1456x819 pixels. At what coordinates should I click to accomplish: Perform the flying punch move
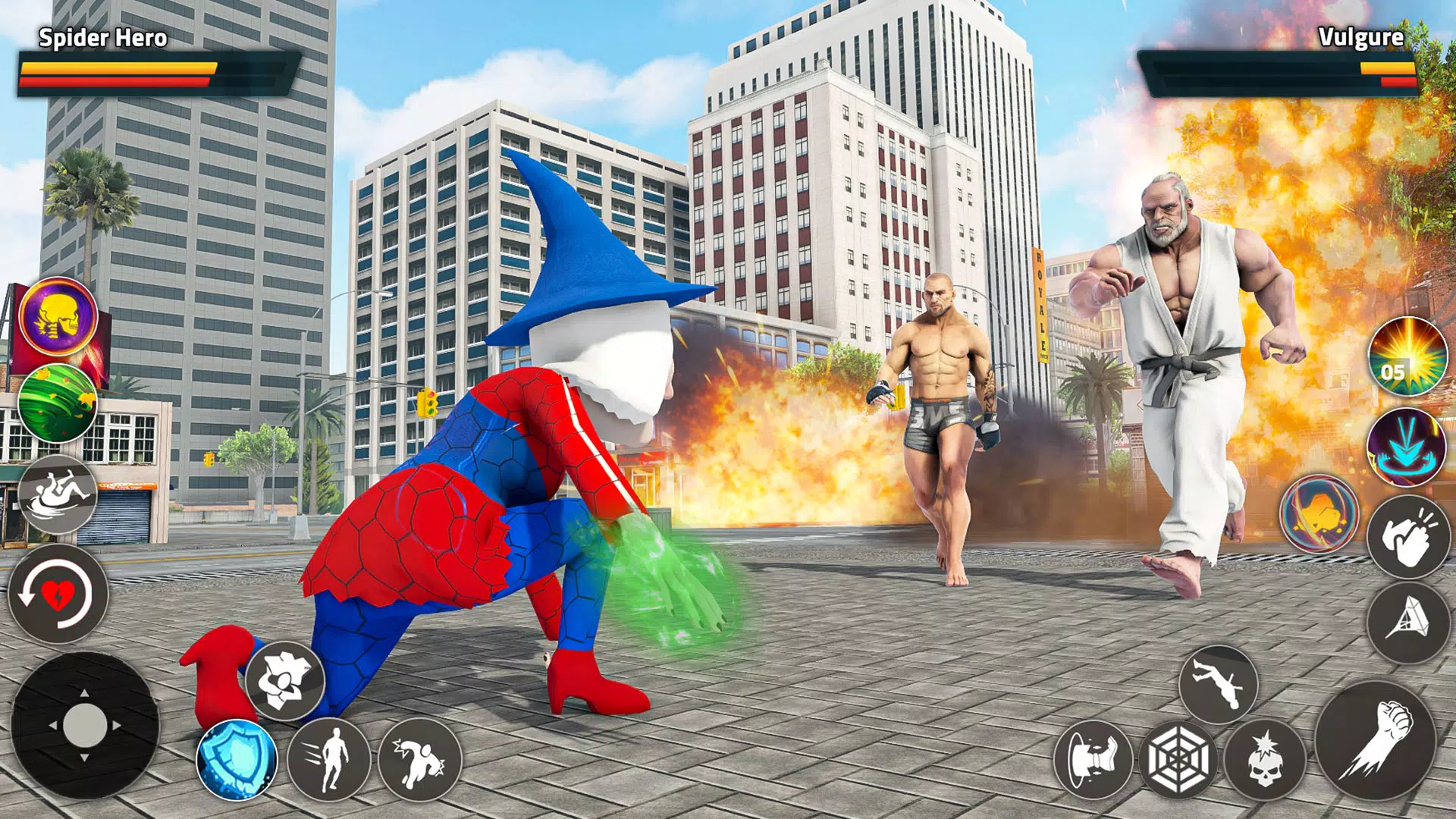point(419,759)
